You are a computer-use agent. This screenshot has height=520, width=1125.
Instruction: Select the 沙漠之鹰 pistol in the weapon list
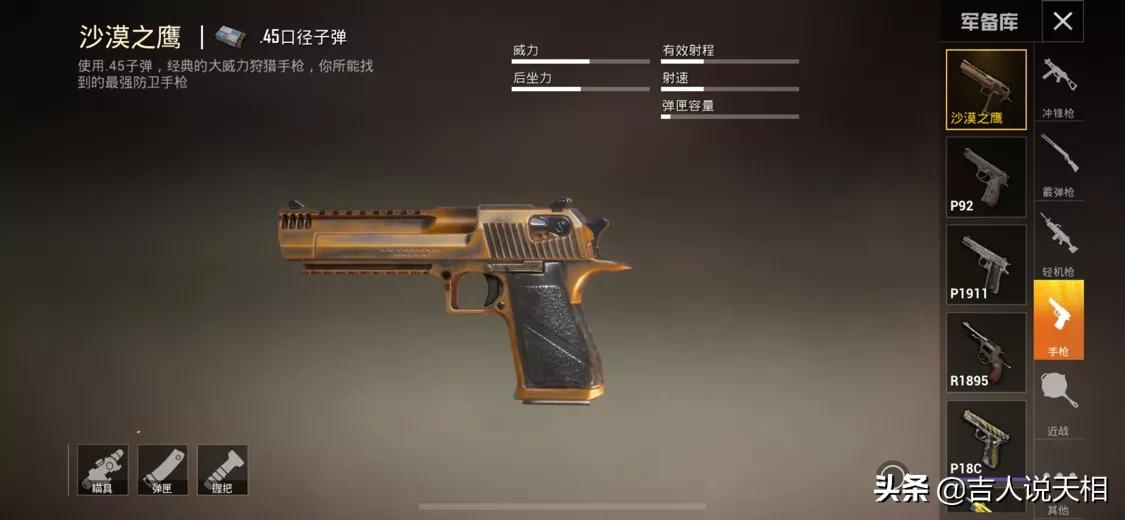(x=986, y=90)
